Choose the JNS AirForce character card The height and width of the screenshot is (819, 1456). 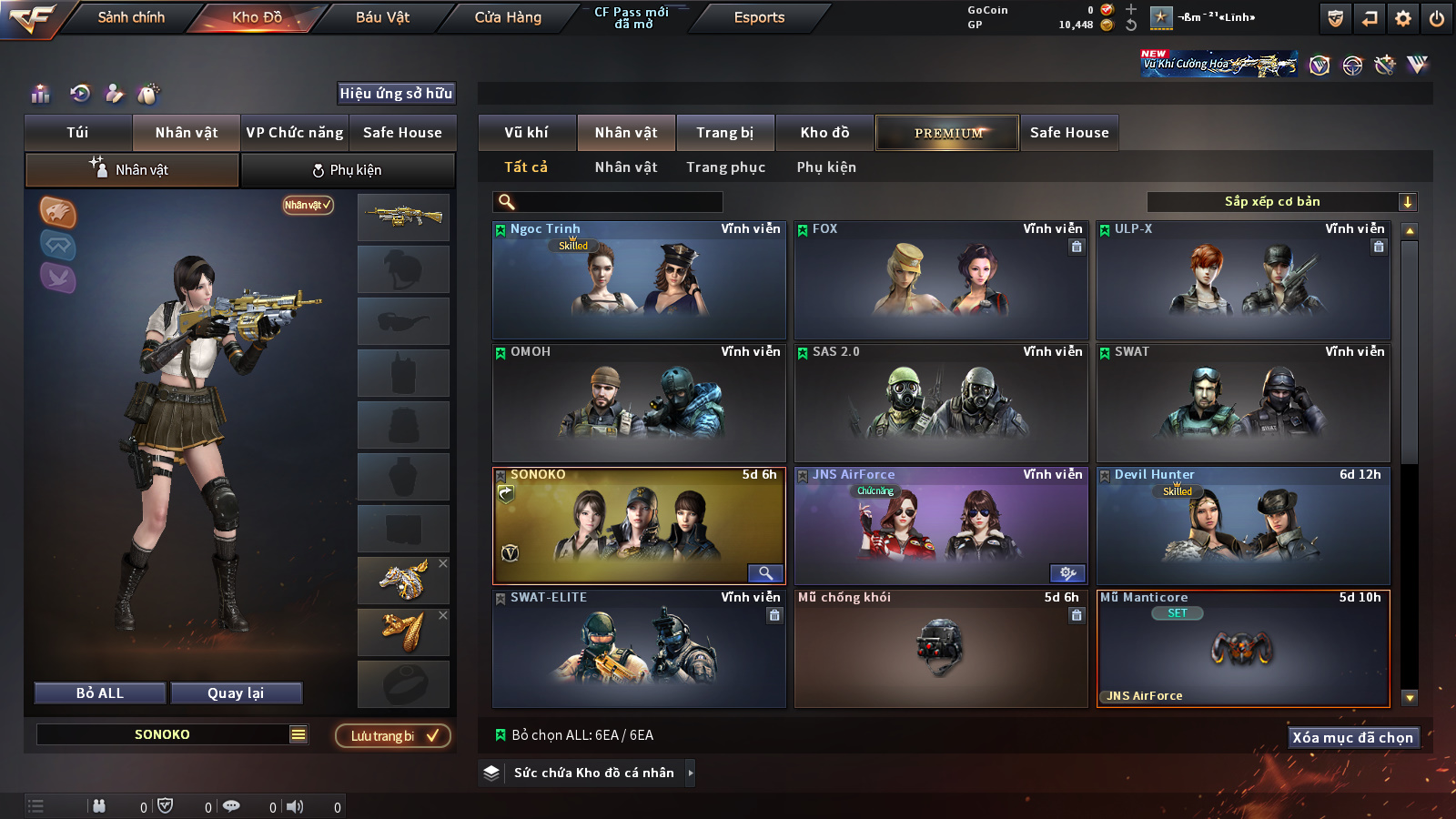click(941, 526)
